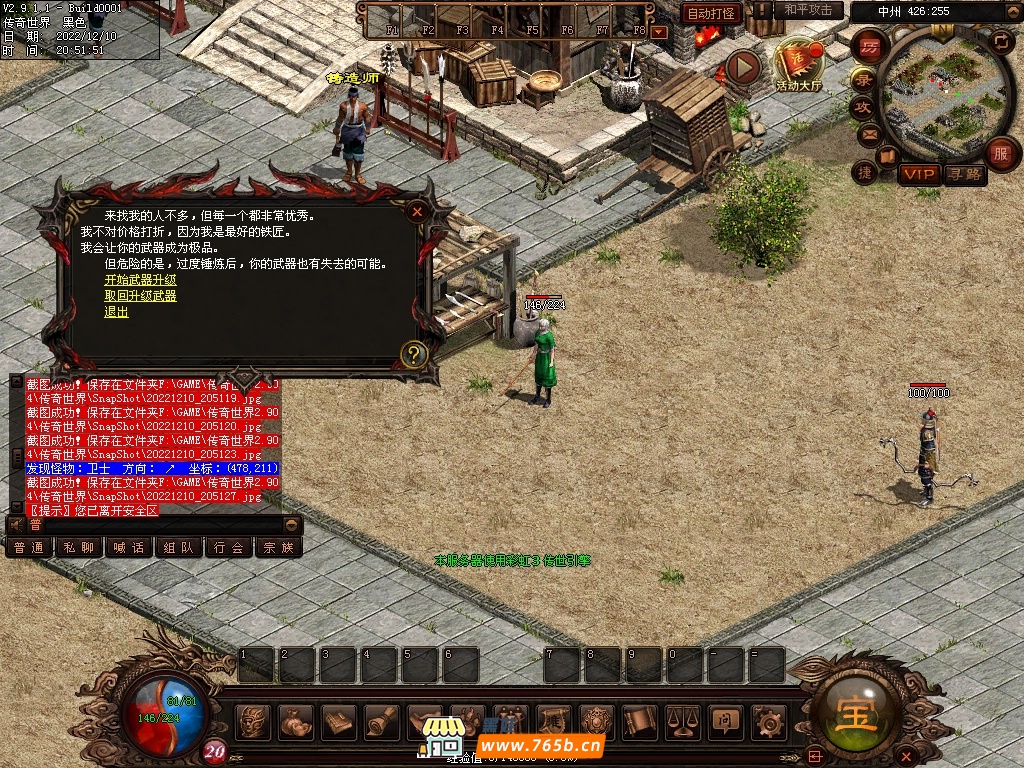Activate the 寻路 pathfinding button
The image size is (1024, 768).
[x=964, y=174]
